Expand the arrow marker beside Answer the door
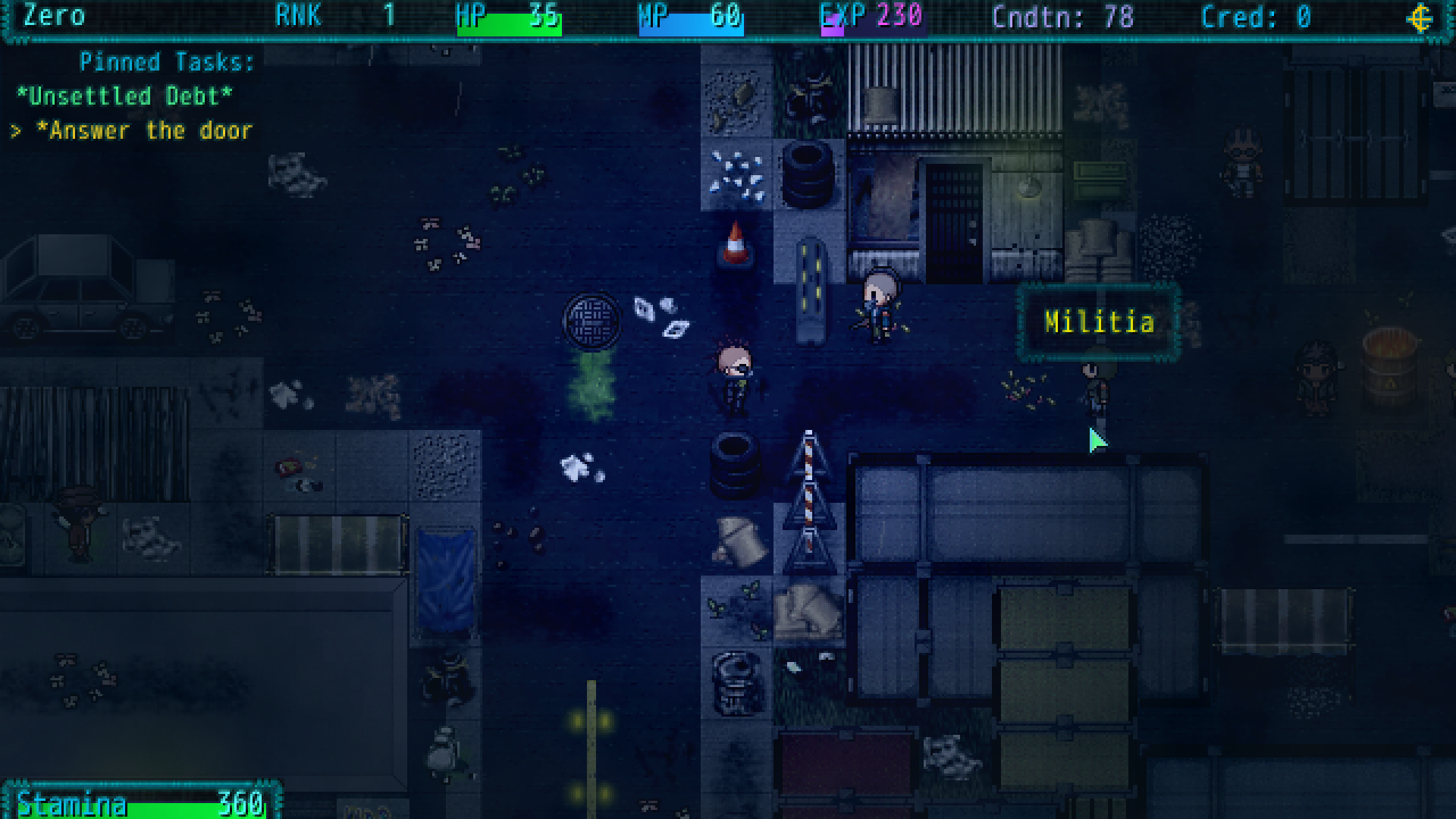 pyautogui.click(x=15, y=130)
